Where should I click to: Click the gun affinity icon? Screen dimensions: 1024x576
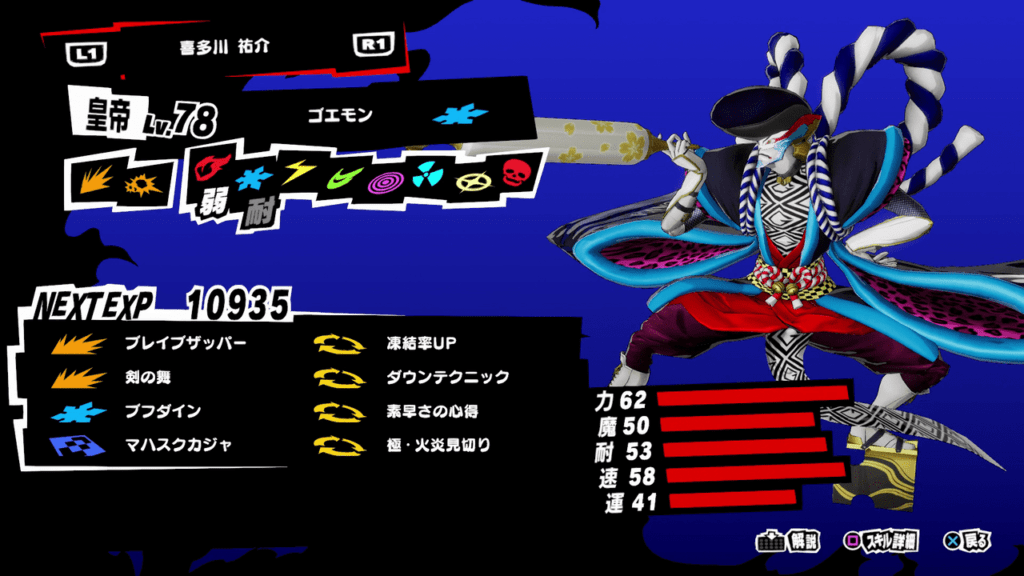tap(138, 186)
